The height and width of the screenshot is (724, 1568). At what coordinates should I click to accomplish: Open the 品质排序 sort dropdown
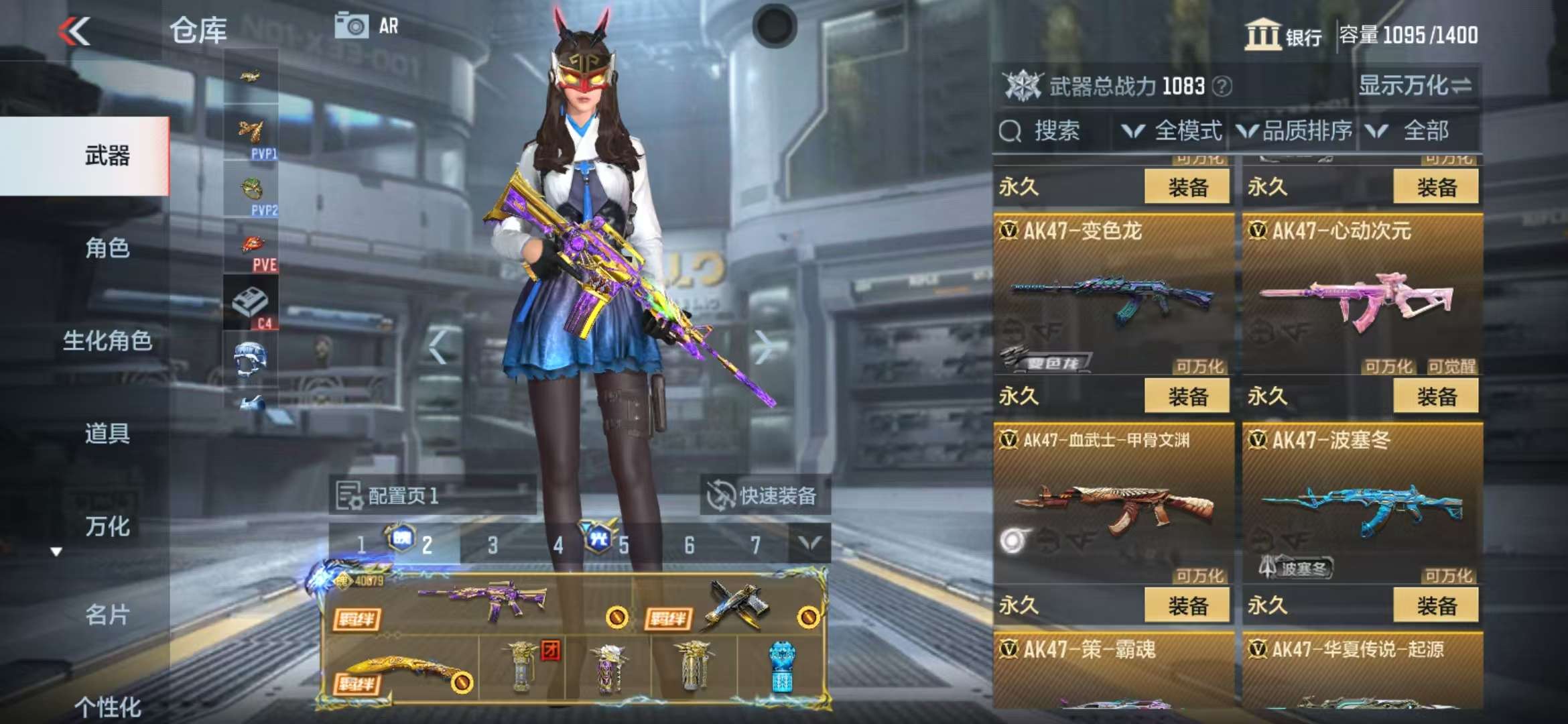[x=1295, y=131]
